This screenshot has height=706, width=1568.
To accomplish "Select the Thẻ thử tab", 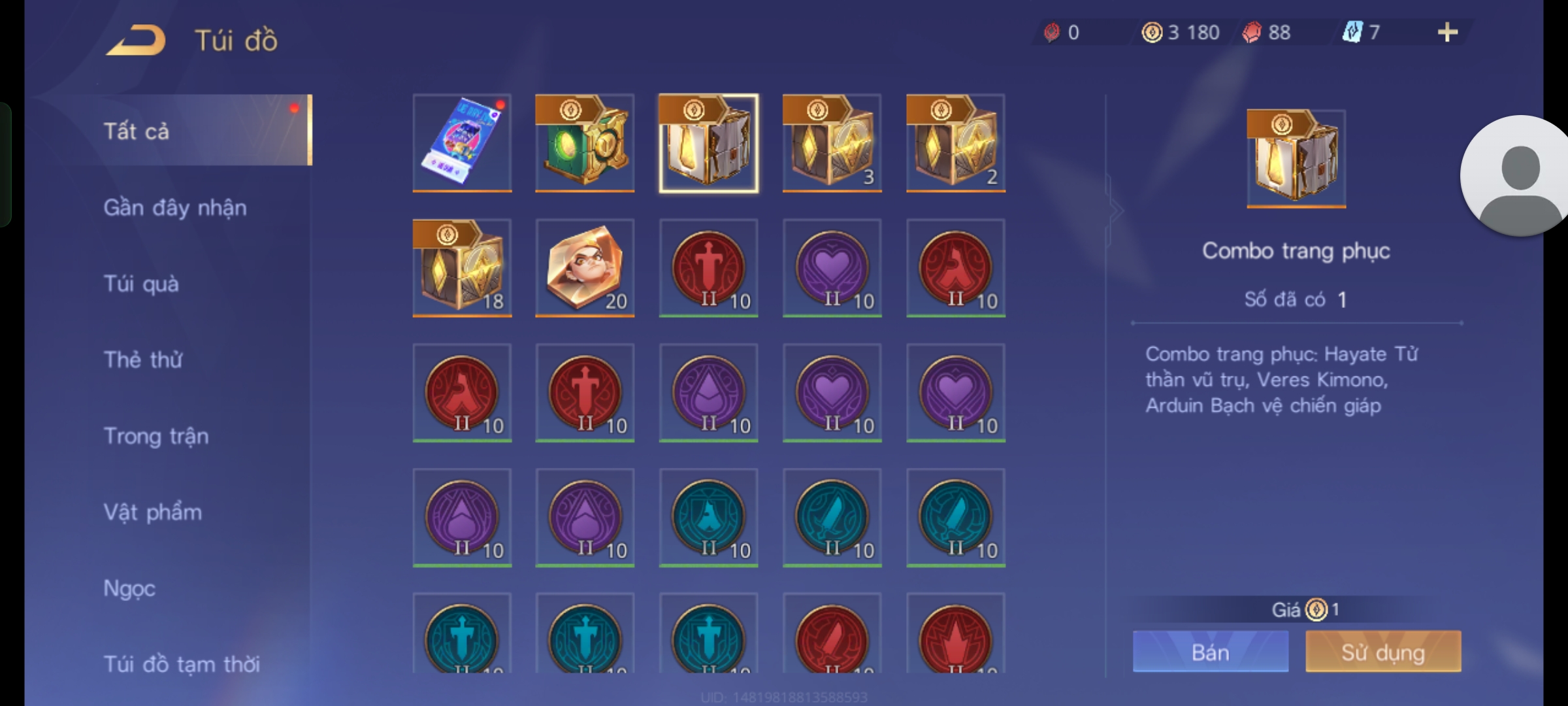I will pyautogui.click(x=143, y=360).
